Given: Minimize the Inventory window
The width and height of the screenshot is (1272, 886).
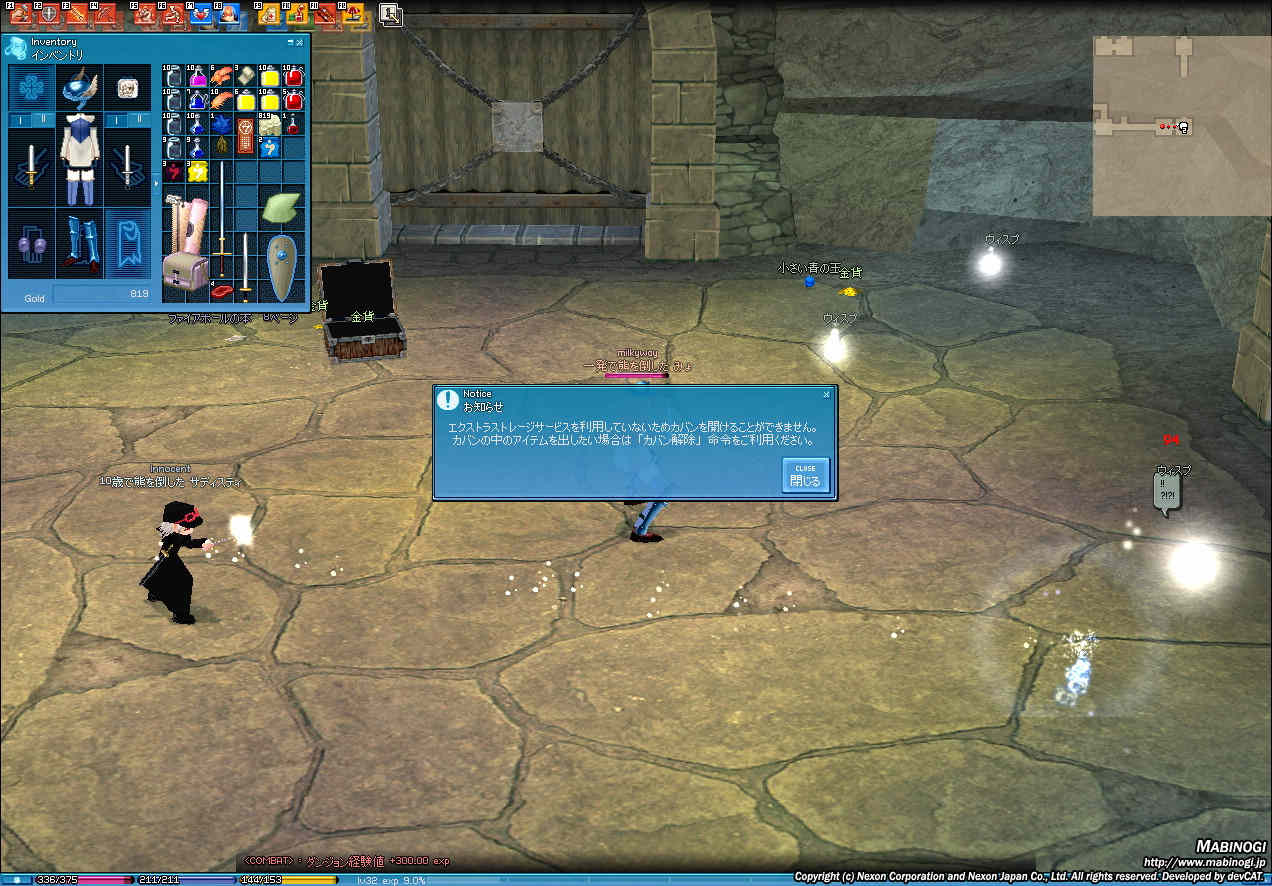Looking at the screenshot, I should point(291,42).
